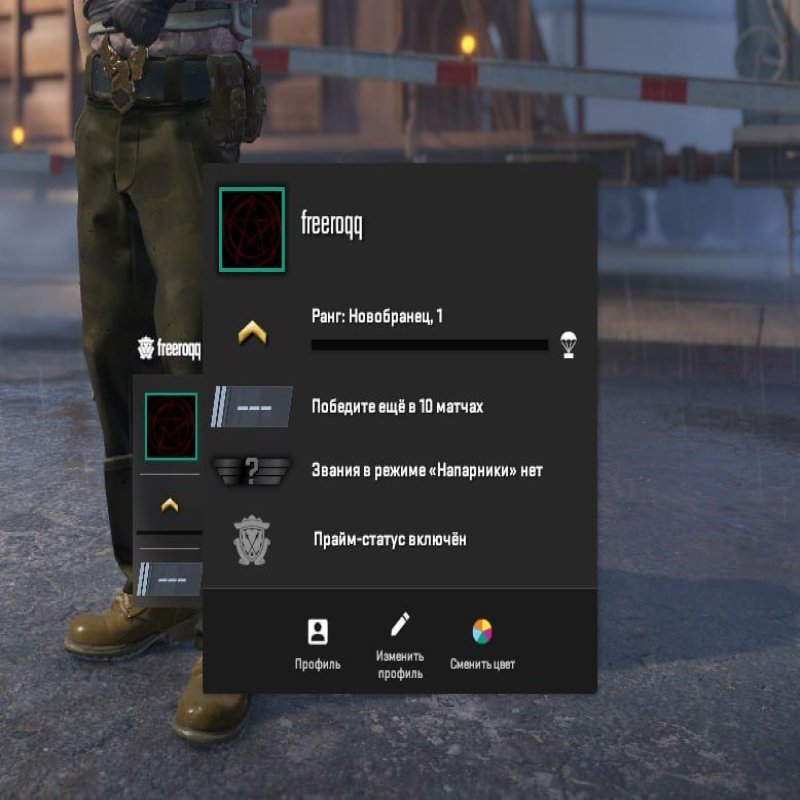Screen dimensions: 800x800
Task: Click the small freeroqq player card avatar
Action: (170, 426)
